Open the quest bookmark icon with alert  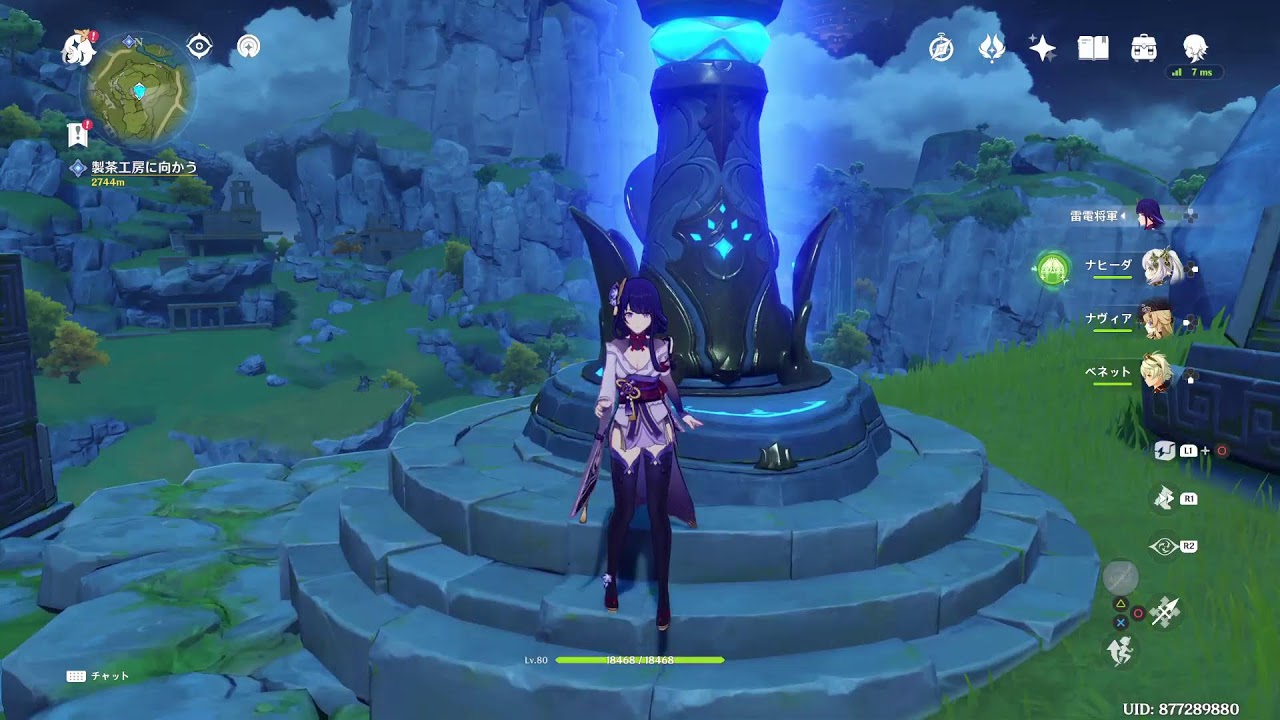pos(78,134)
